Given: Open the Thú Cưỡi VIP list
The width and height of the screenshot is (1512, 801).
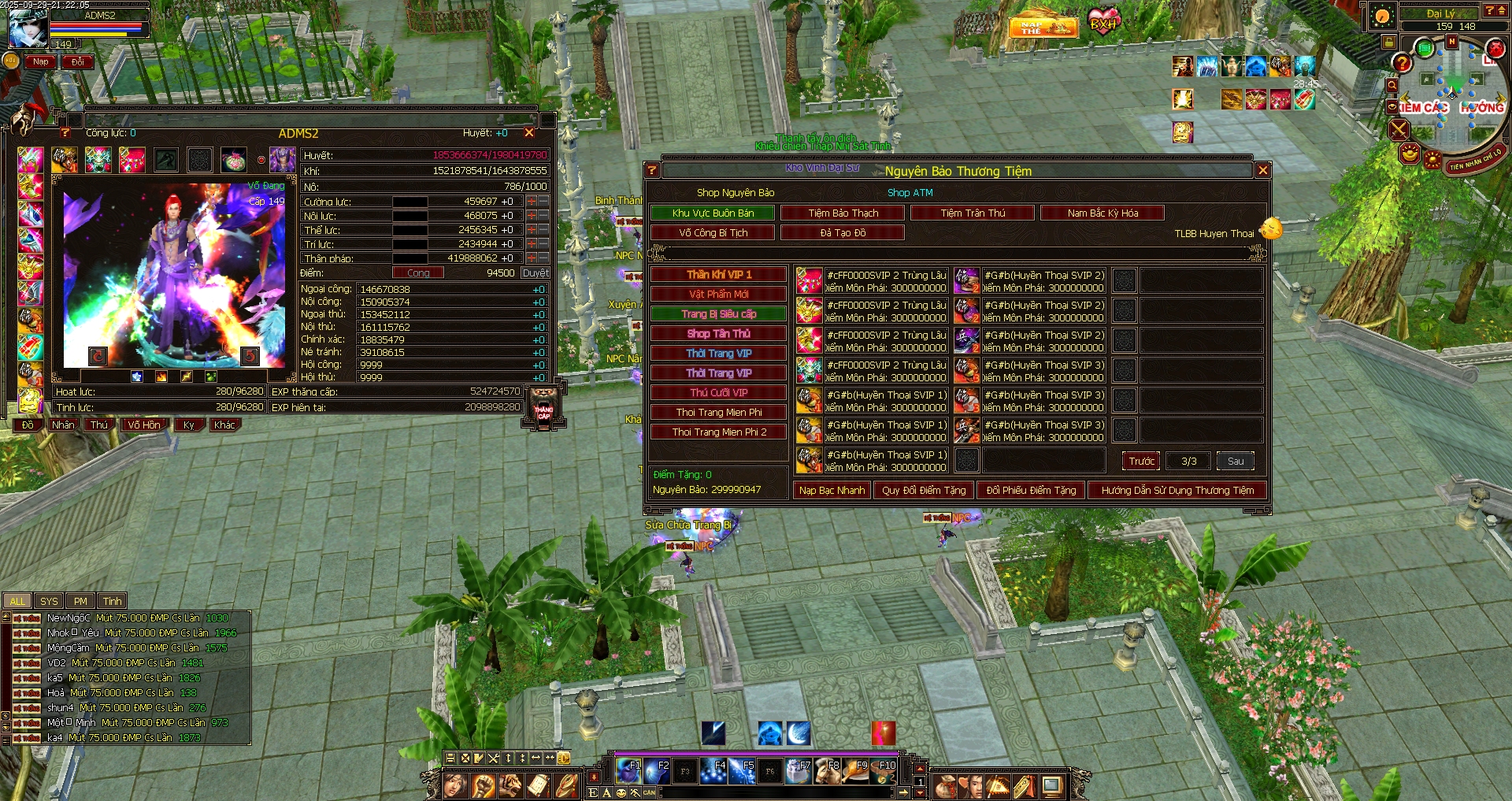Looking at the screenshot, I should coord(718,392).
